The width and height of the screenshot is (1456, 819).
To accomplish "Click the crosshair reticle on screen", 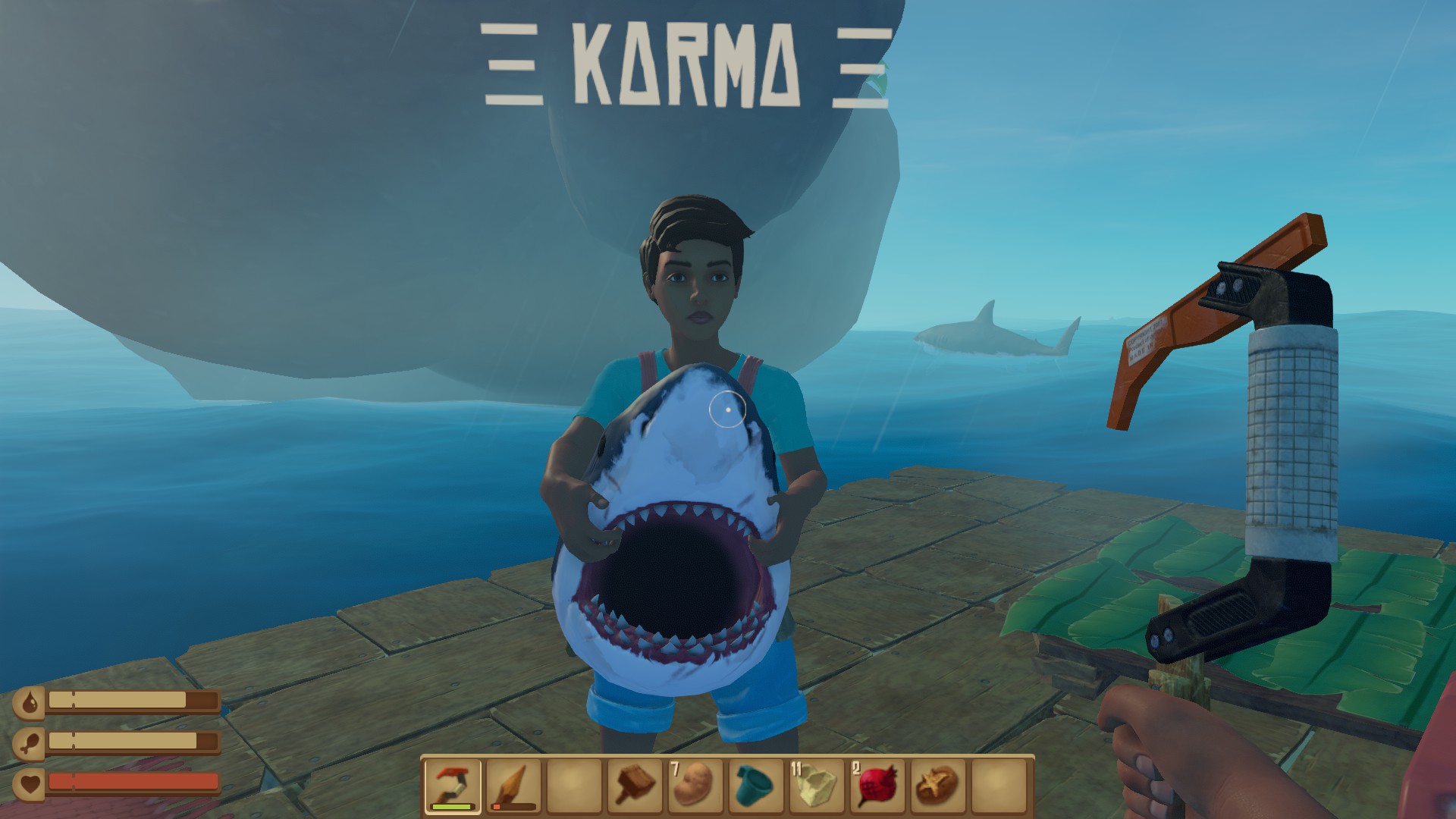I will coord(728,409).
